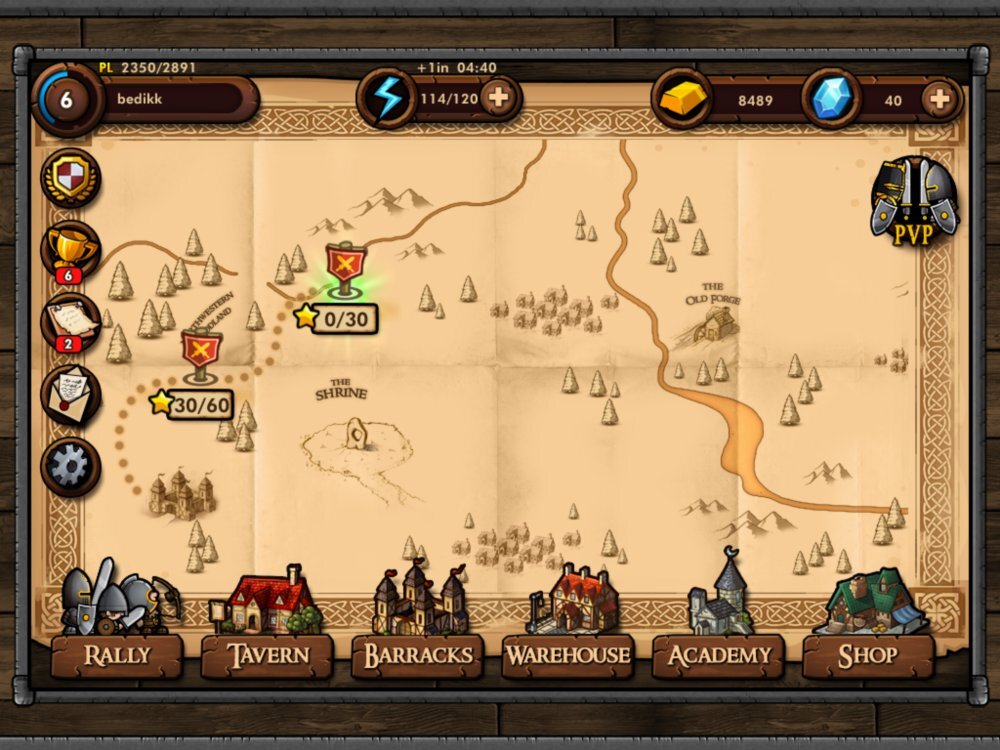This screenshot has height=750, width=1000.
Task: Enter the Tavern
Action: (x=267, y=655)
